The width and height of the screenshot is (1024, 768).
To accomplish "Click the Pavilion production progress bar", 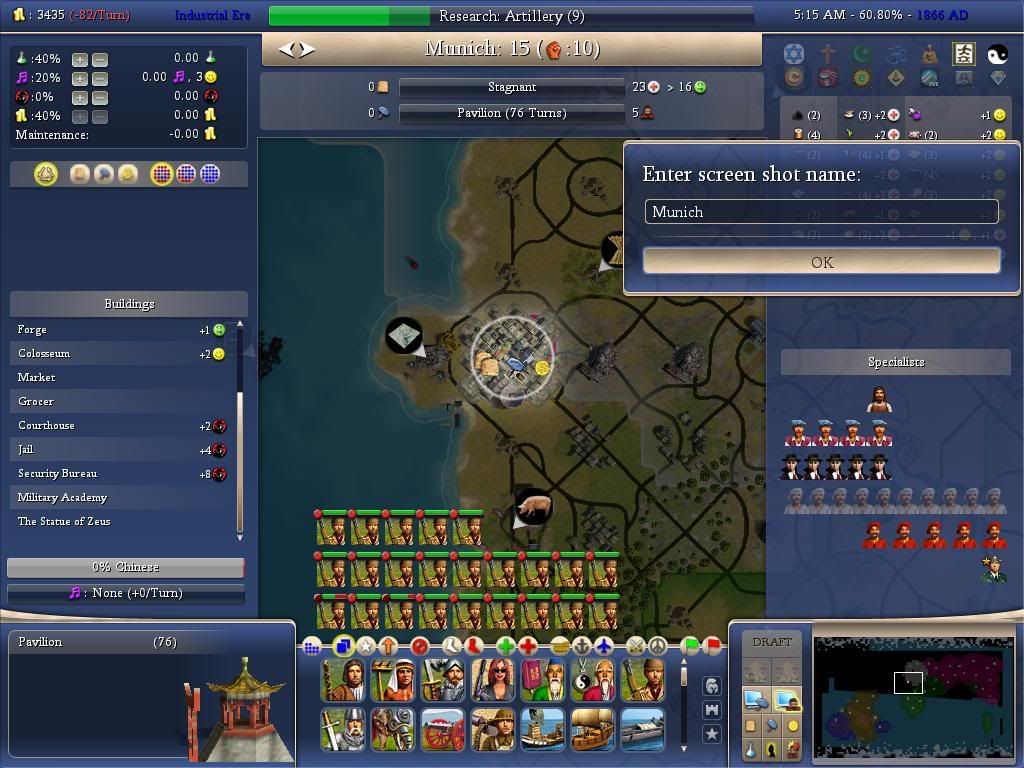I will pos(511,114).
